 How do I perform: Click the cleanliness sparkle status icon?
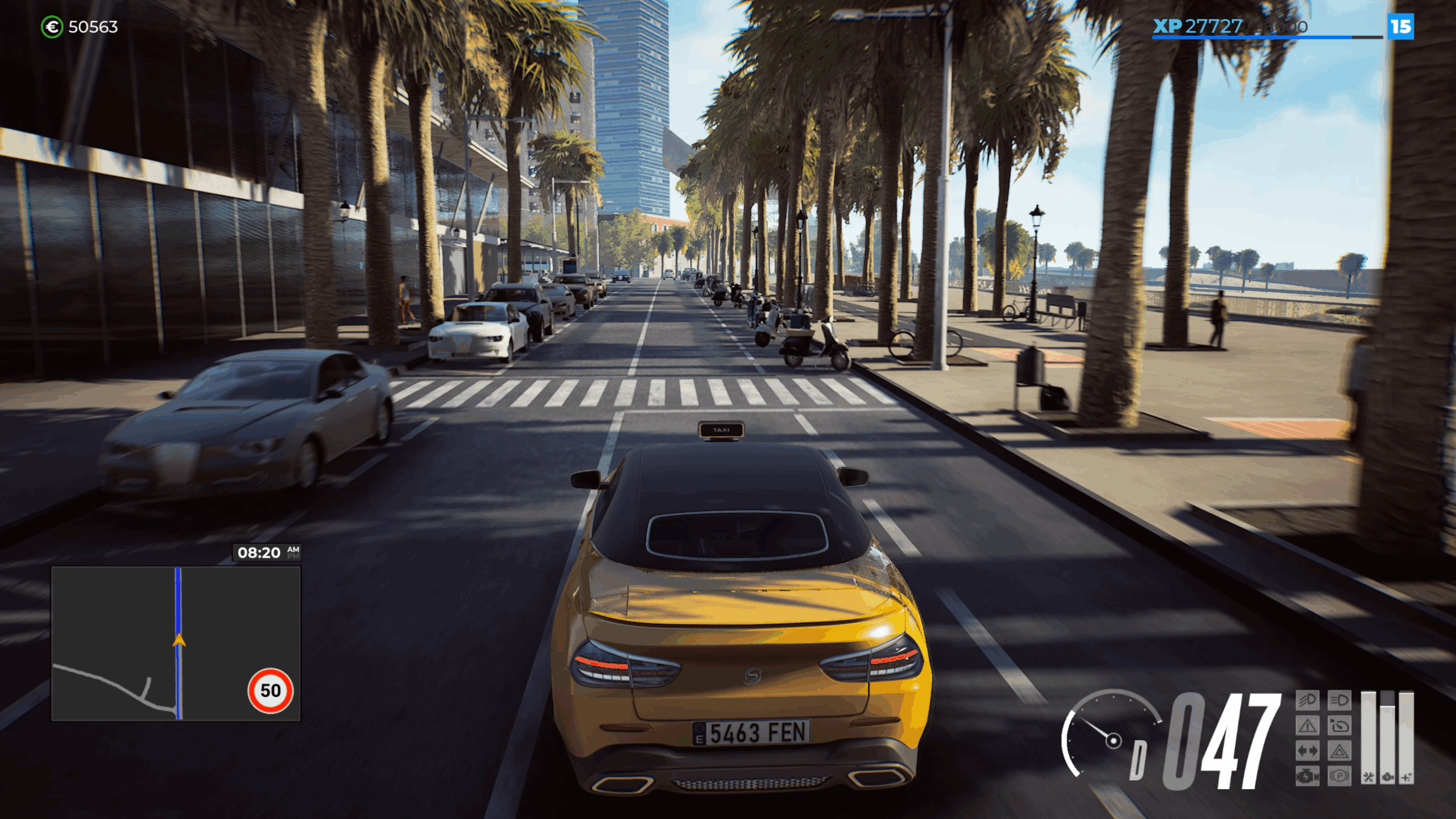tap(1406, 777)
